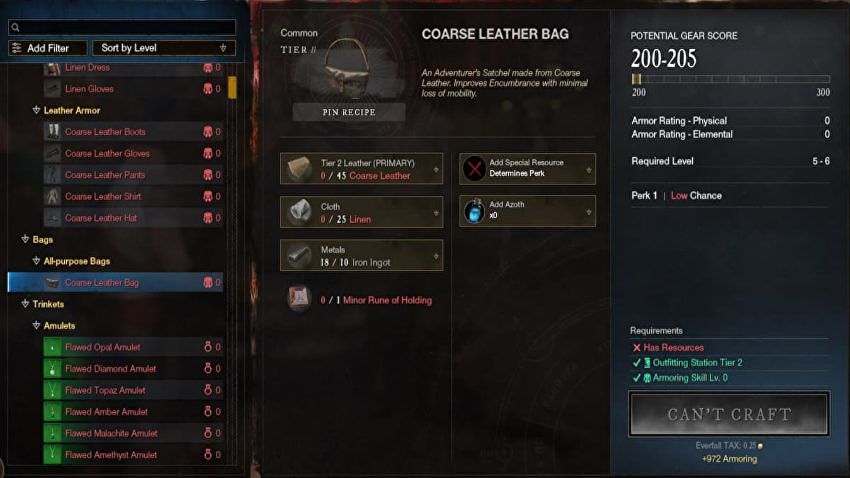Open the Add Azoth slot
850x478 pixels.
[527, 211]
